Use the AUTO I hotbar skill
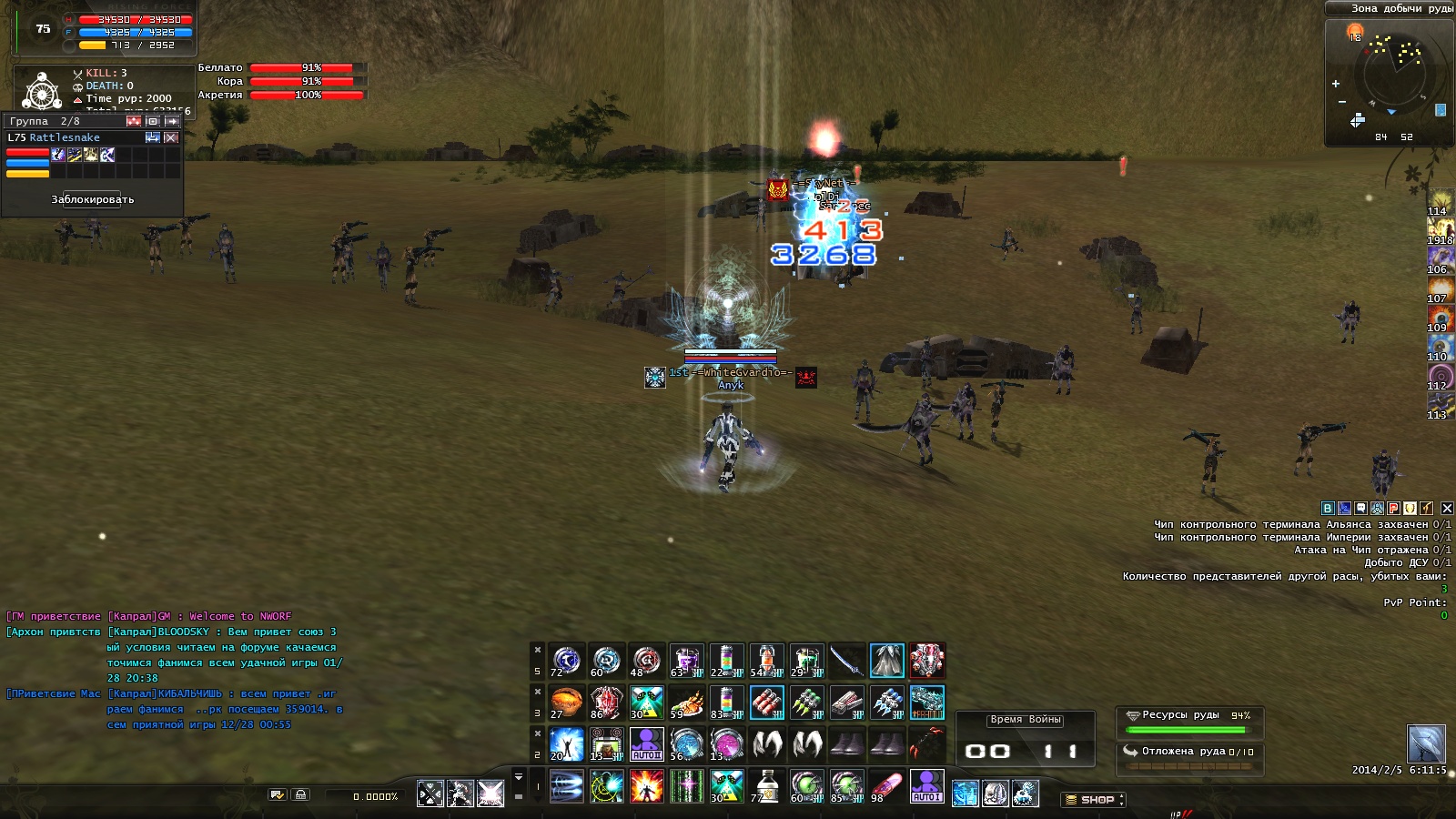 click(x=926, y=786)
